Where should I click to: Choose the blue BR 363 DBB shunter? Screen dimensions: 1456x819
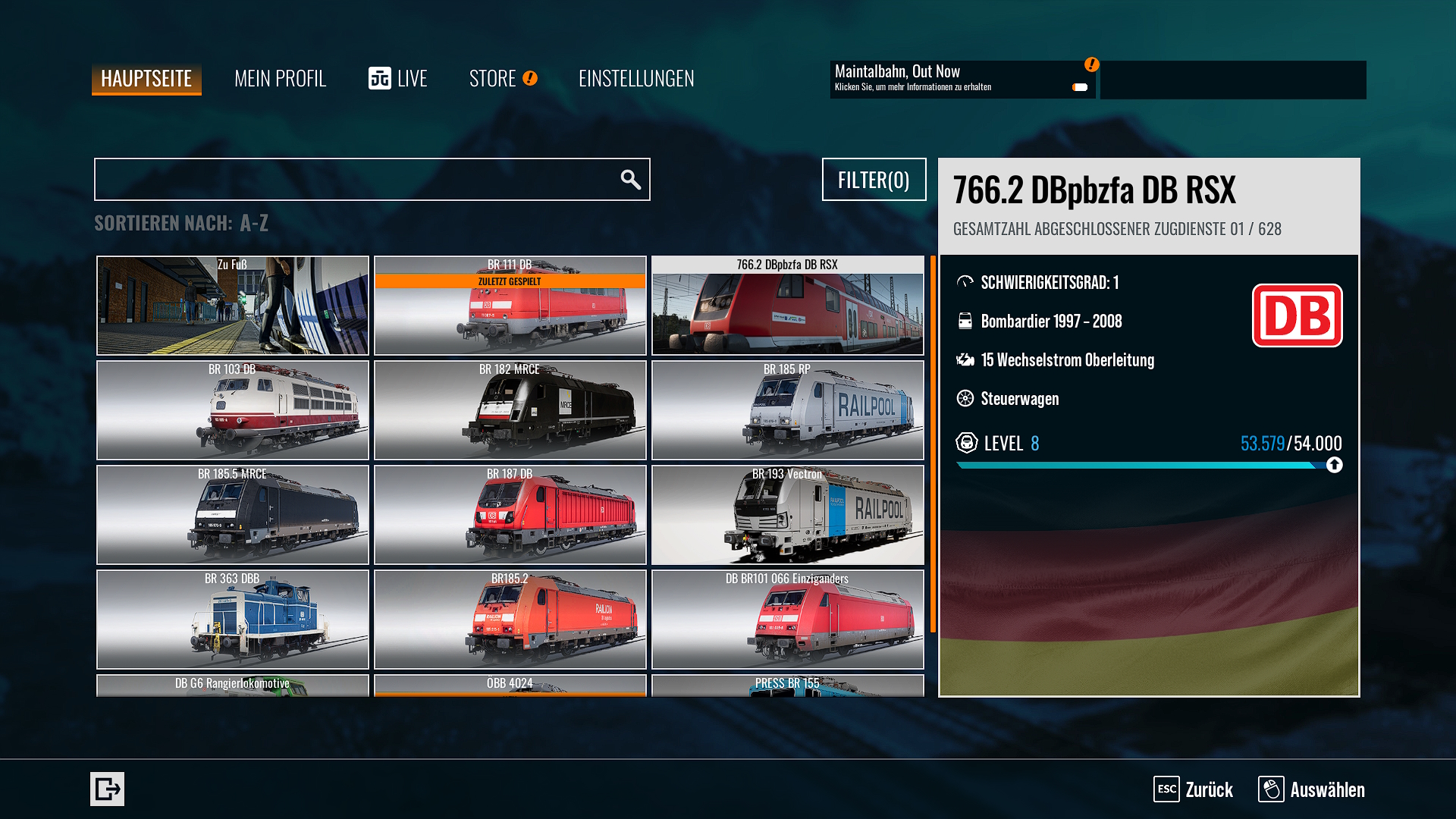tap(233, 620)
